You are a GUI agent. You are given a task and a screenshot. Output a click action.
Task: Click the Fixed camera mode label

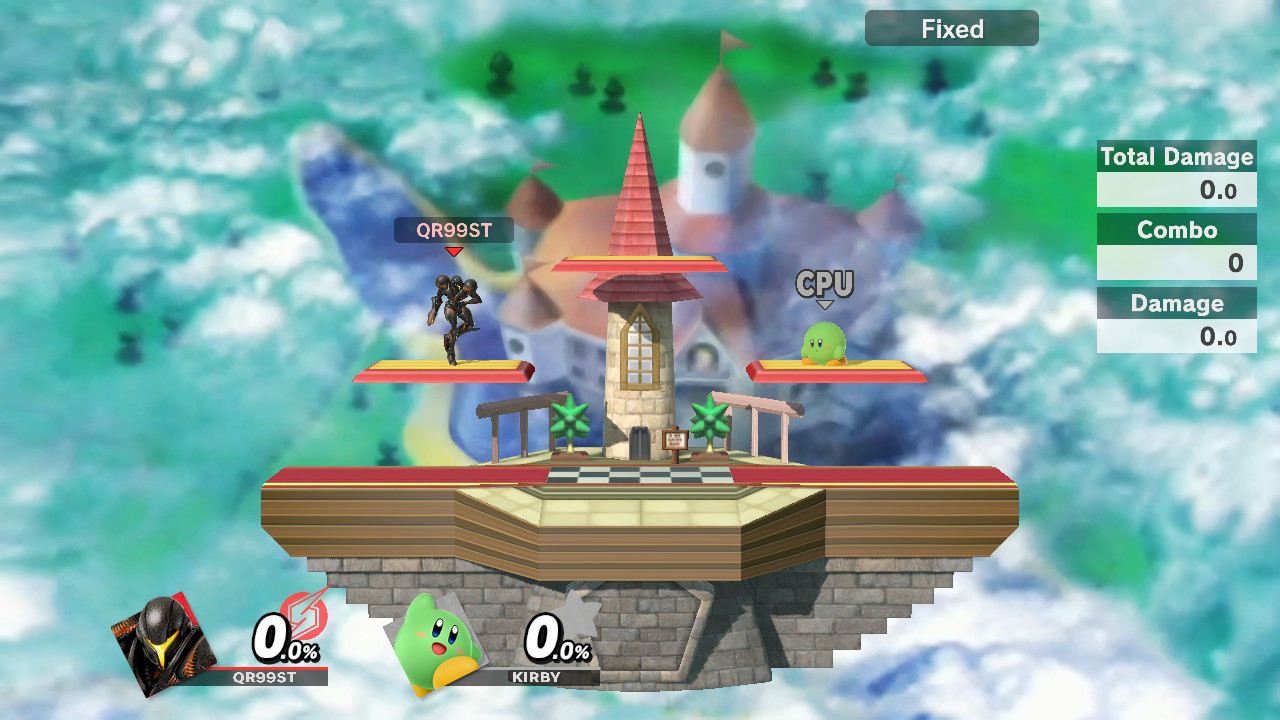[x=951, y=29]
